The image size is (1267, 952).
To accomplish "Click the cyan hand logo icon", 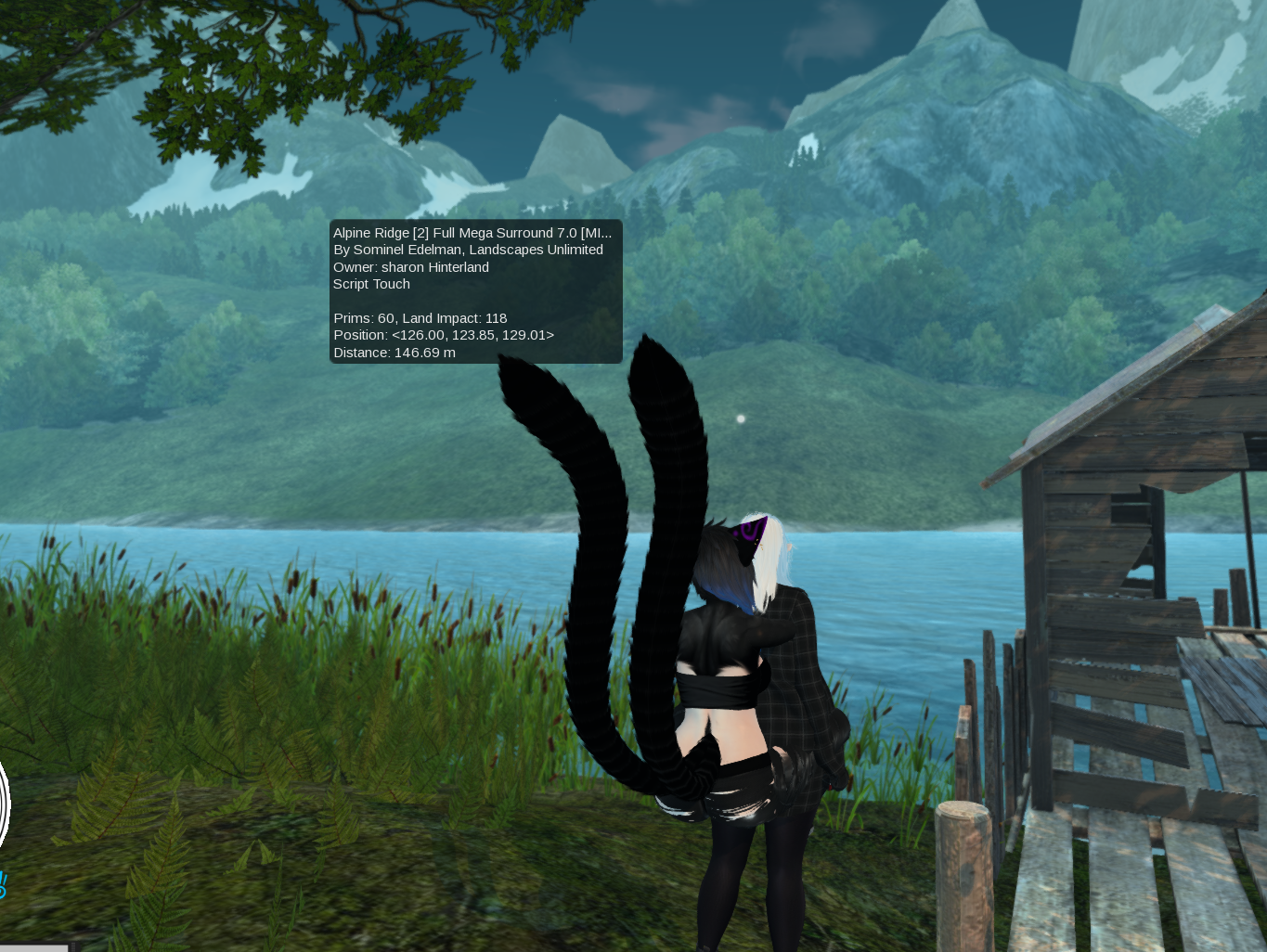I will click(x=3, y=884).
